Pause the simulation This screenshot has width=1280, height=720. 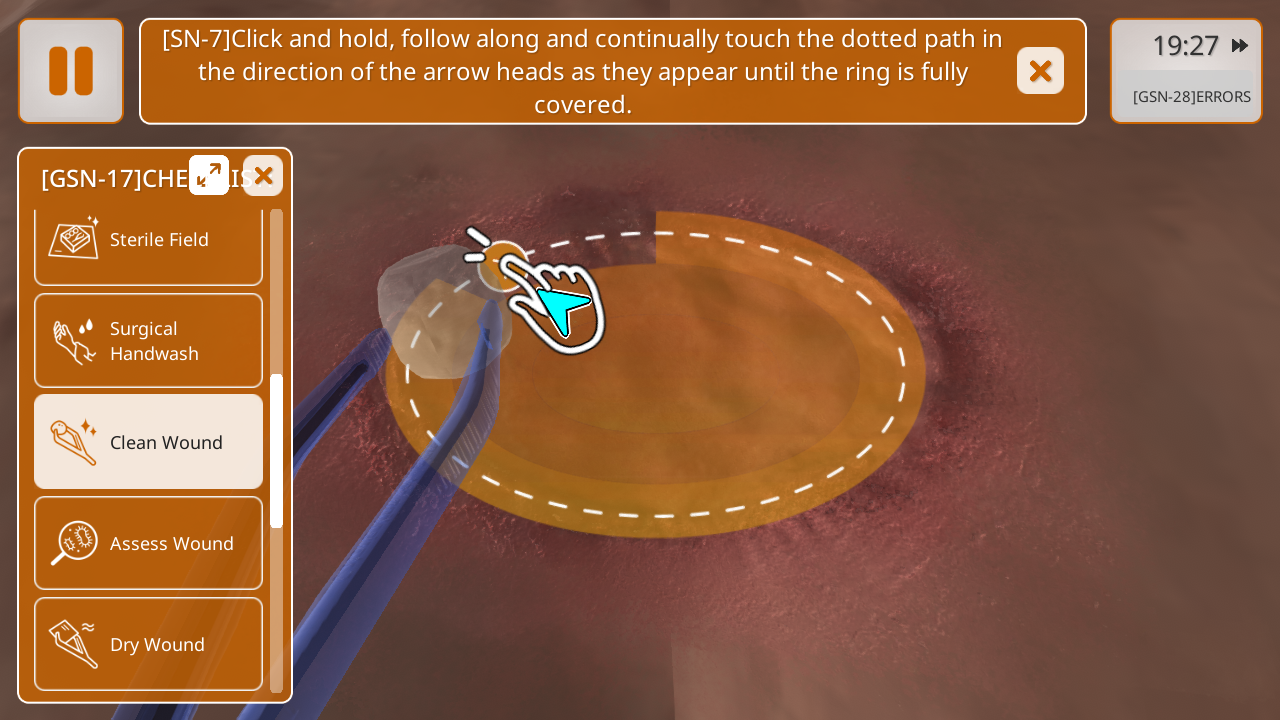[71, 71]
